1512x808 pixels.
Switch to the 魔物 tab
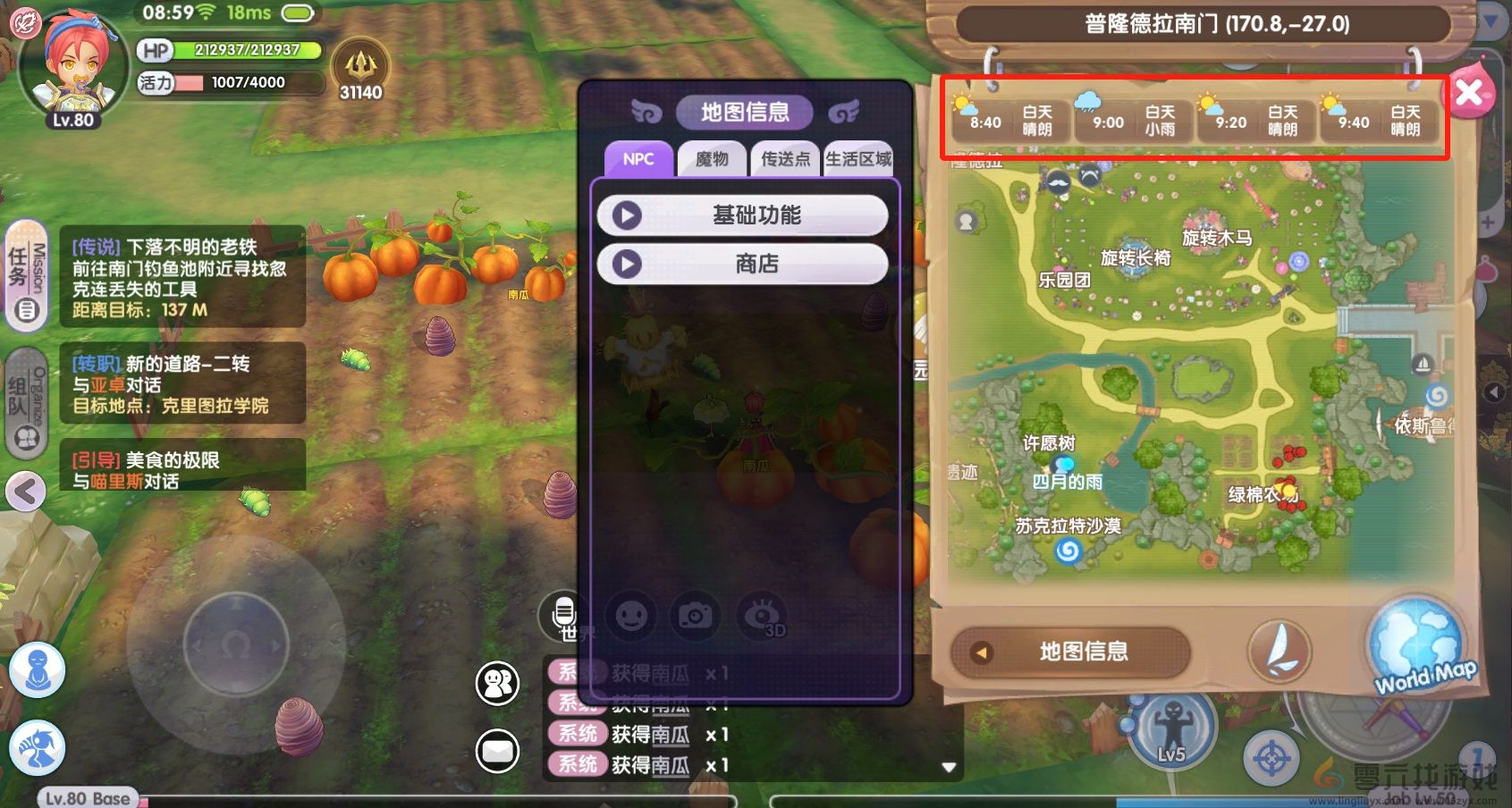click(711, 160)
